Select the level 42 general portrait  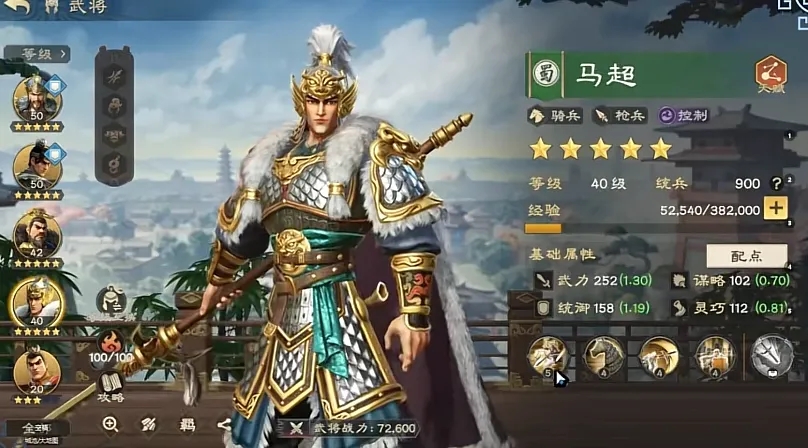37,237
